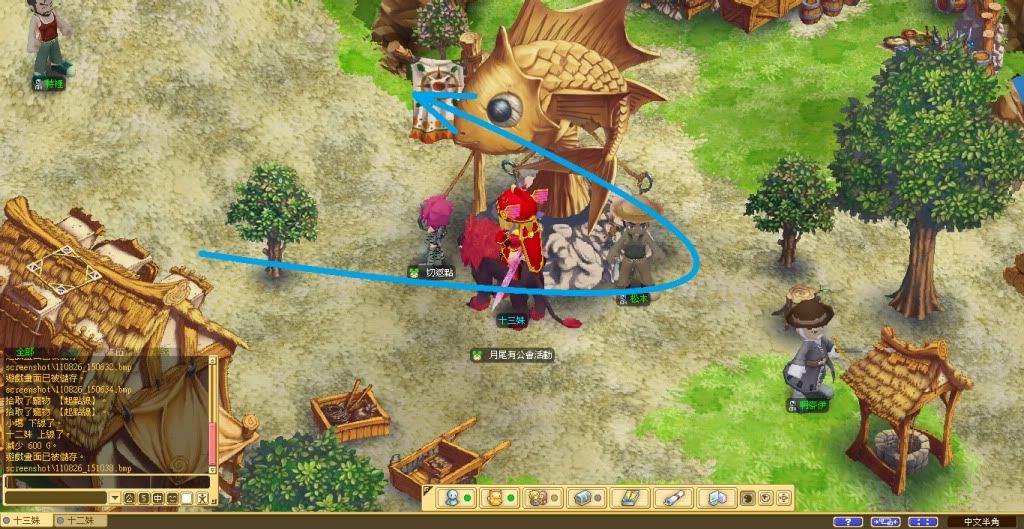Click the 中 chat size button

coord(157,498)
